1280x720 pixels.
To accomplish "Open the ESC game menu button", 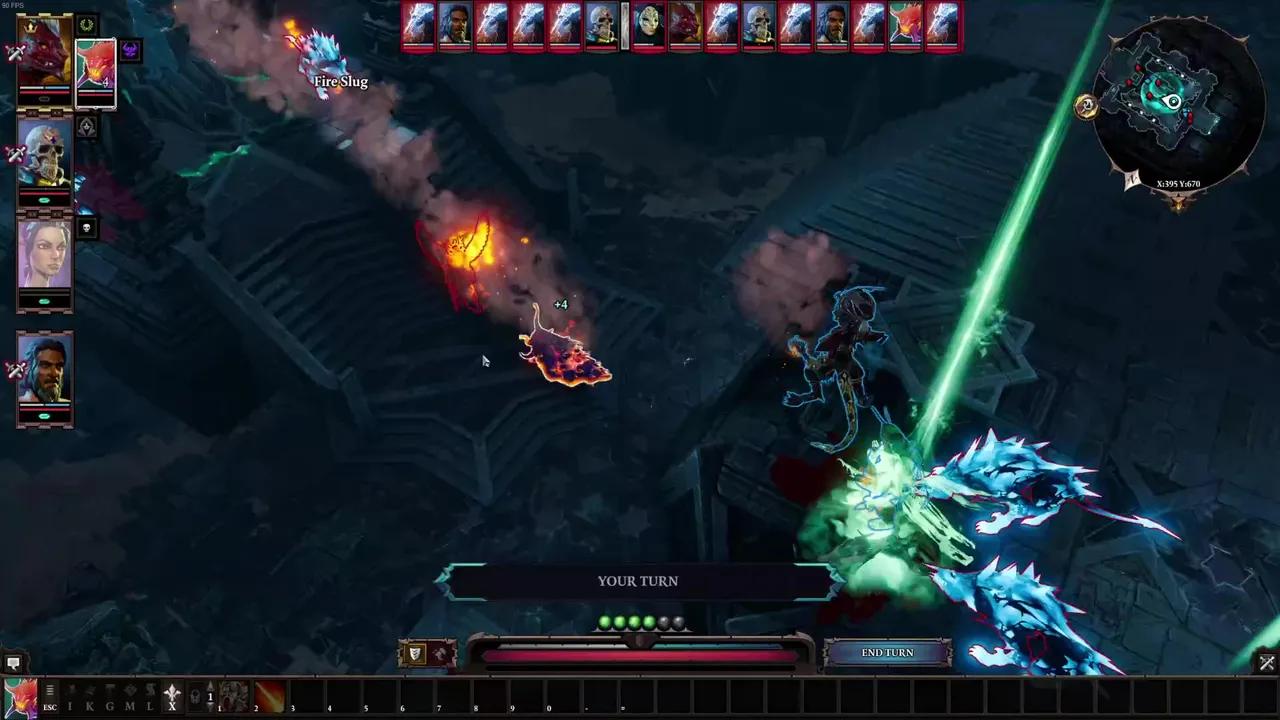I will [x=49, y=696].
